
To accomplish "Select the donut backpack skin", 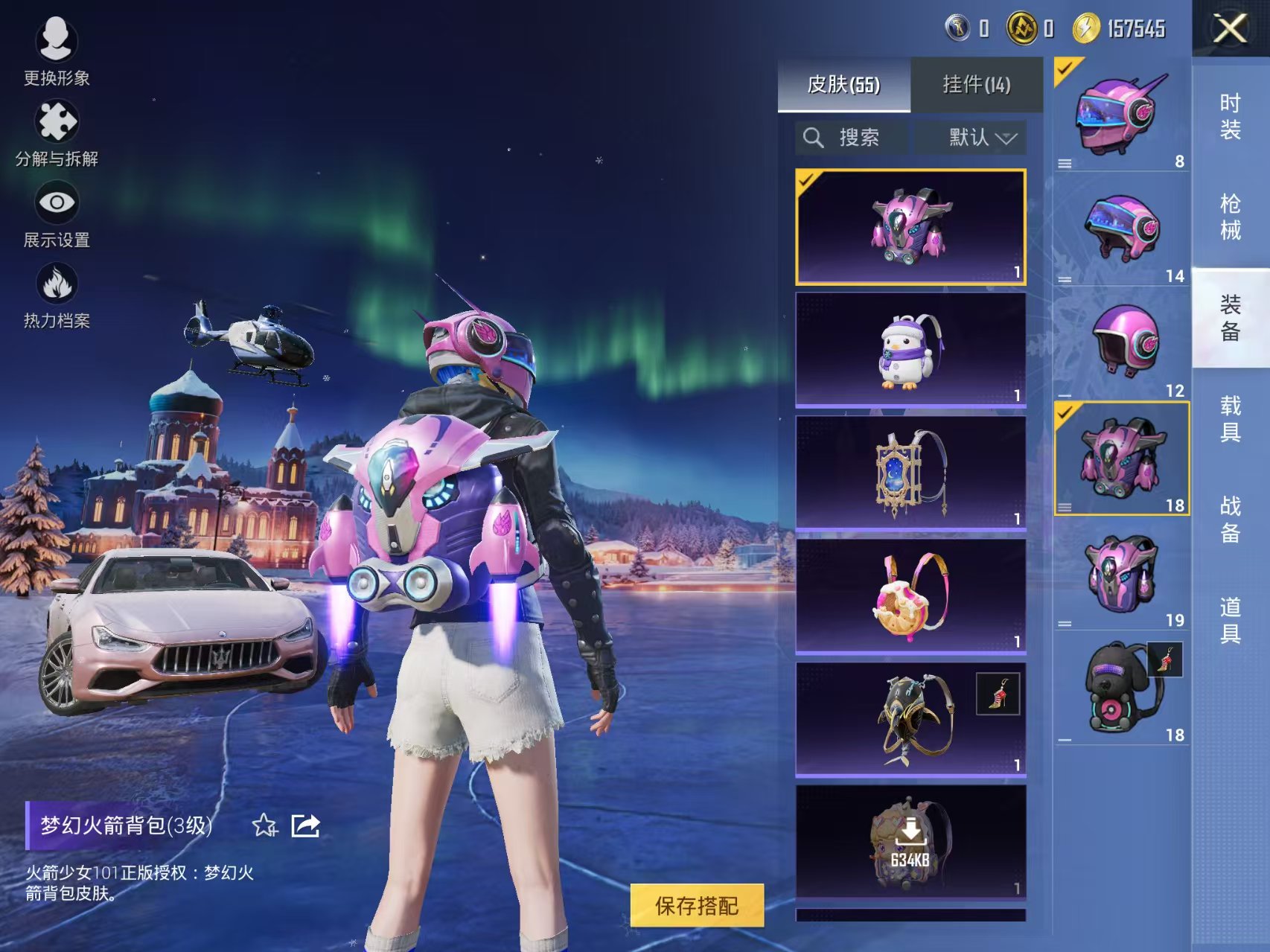I will point(910,596).
